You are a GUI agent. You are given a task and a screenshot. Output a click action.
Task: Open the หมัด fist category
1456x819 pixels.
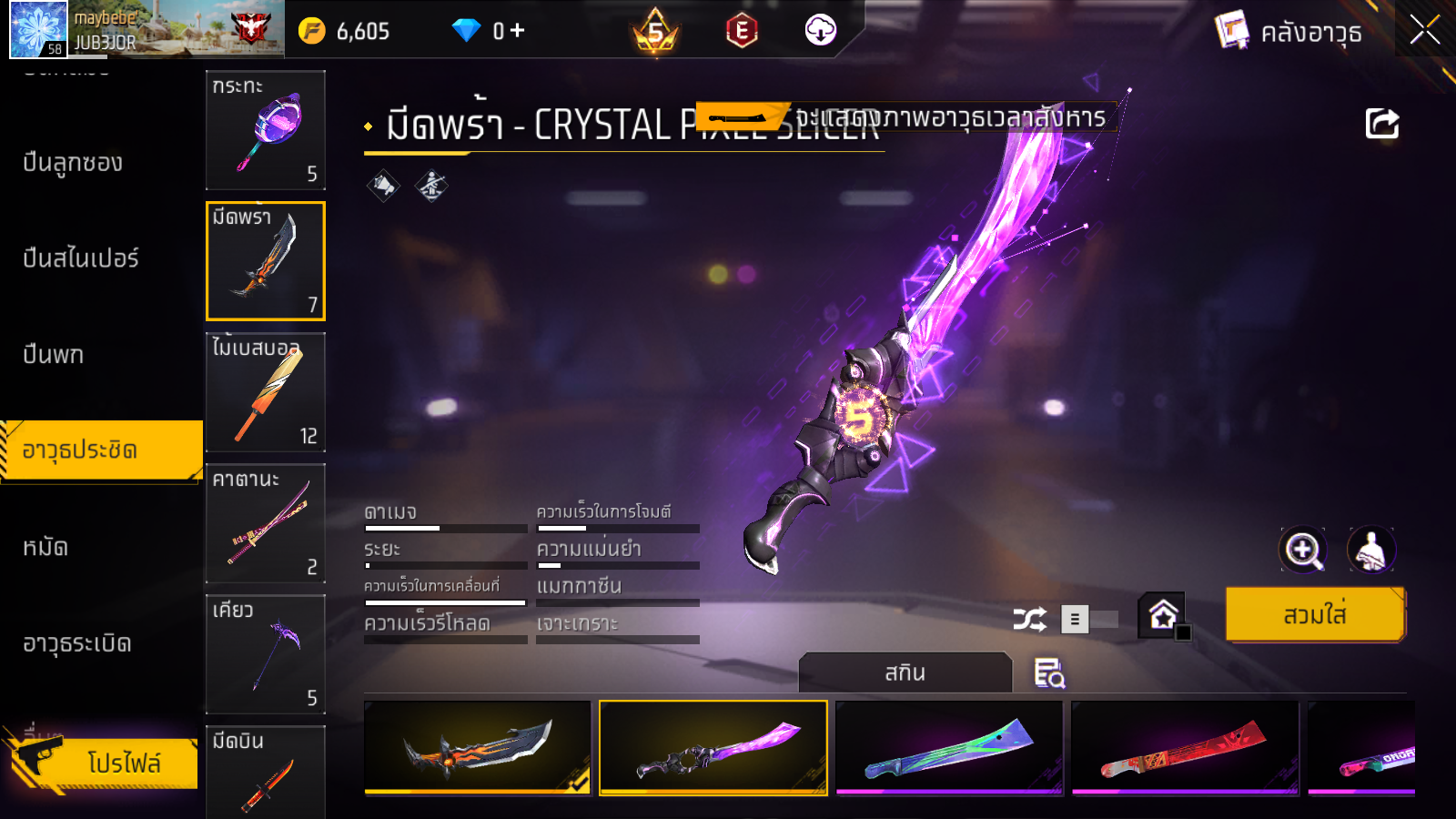(x=45, y=547)
